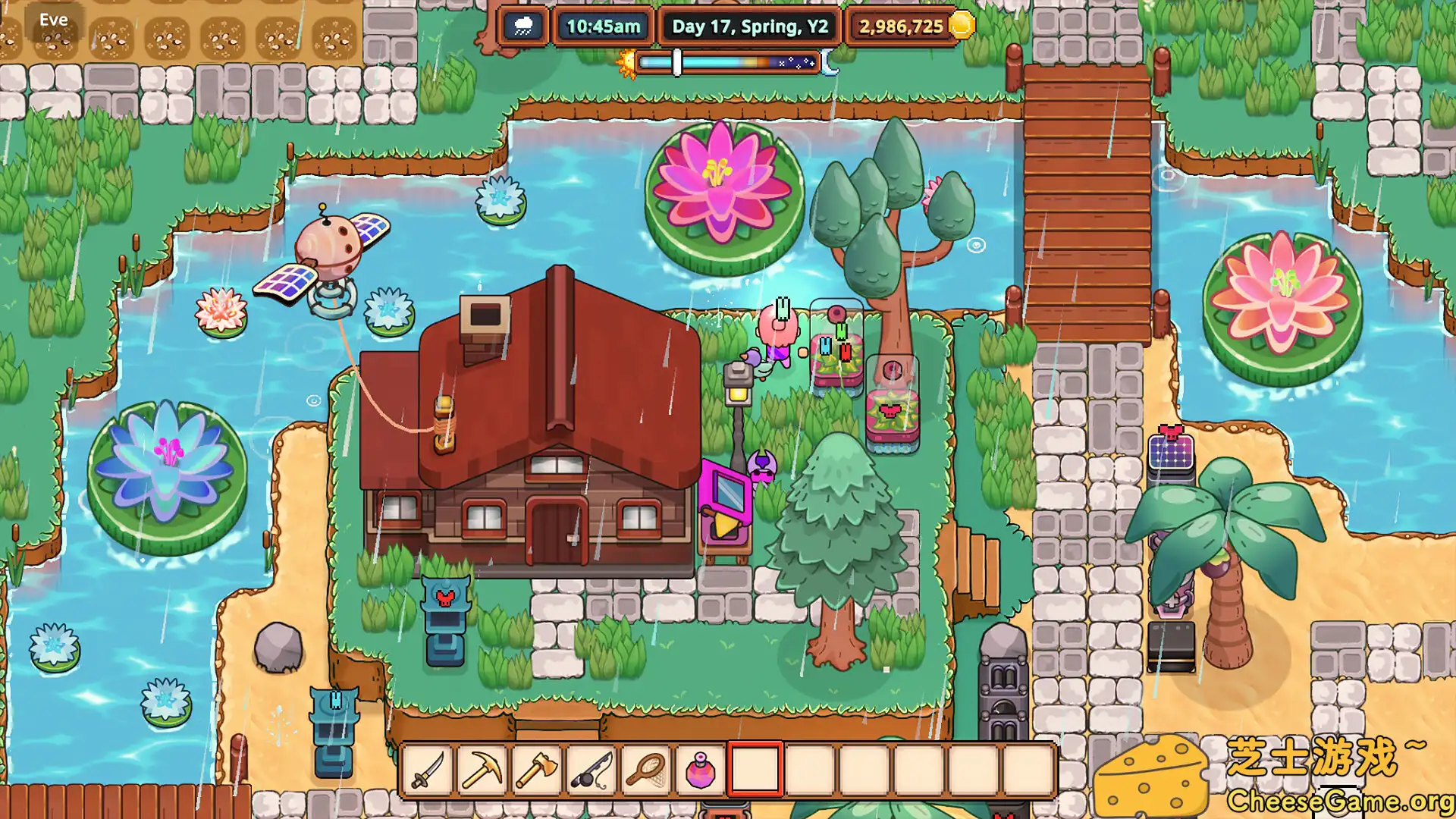Click the Eve name label top-left
This screenshot has width=1456, height=819.
pyautogui.click(x=55, y=19)
